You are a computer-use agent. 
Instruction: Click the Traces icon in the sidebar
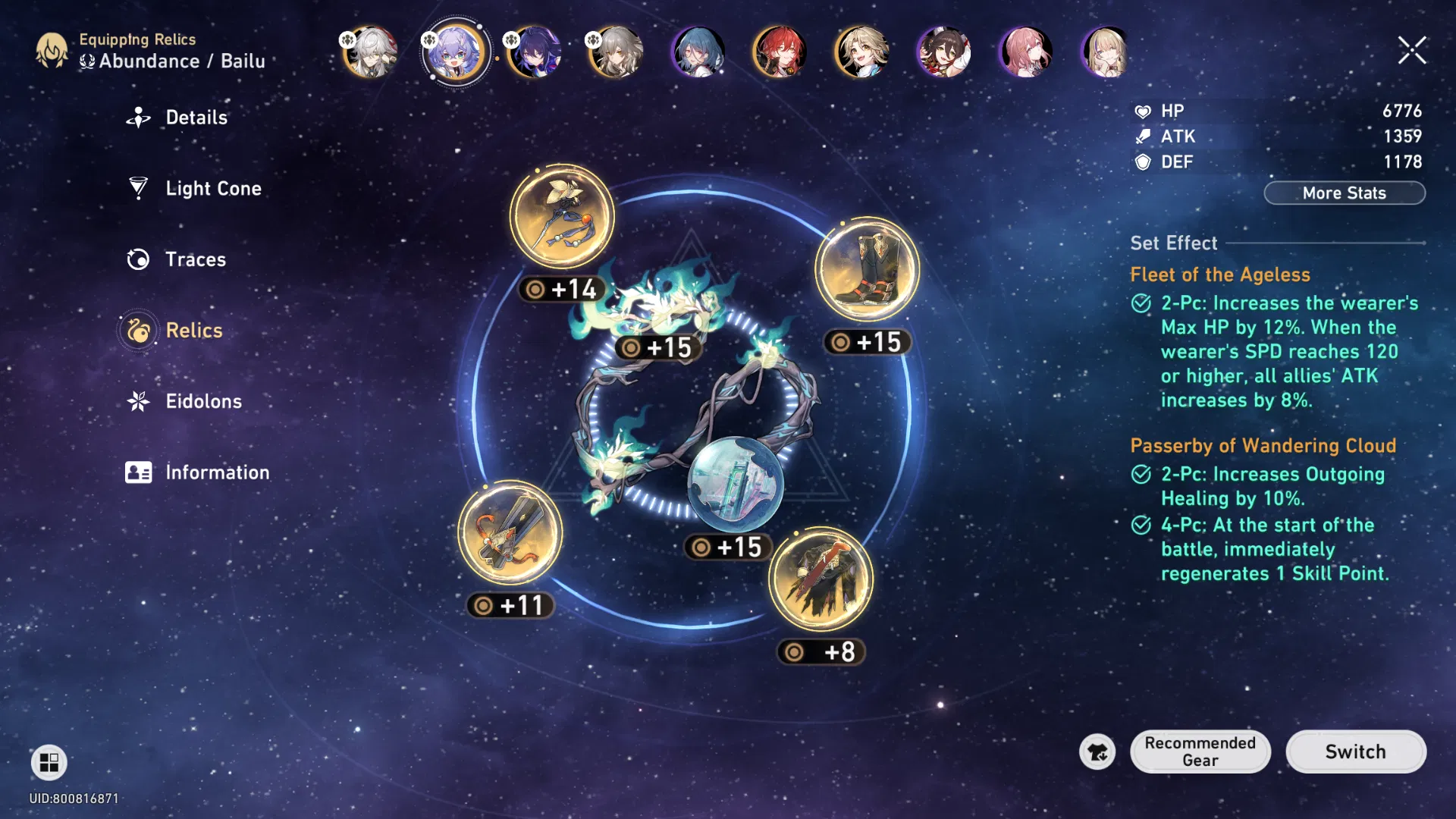139,259
